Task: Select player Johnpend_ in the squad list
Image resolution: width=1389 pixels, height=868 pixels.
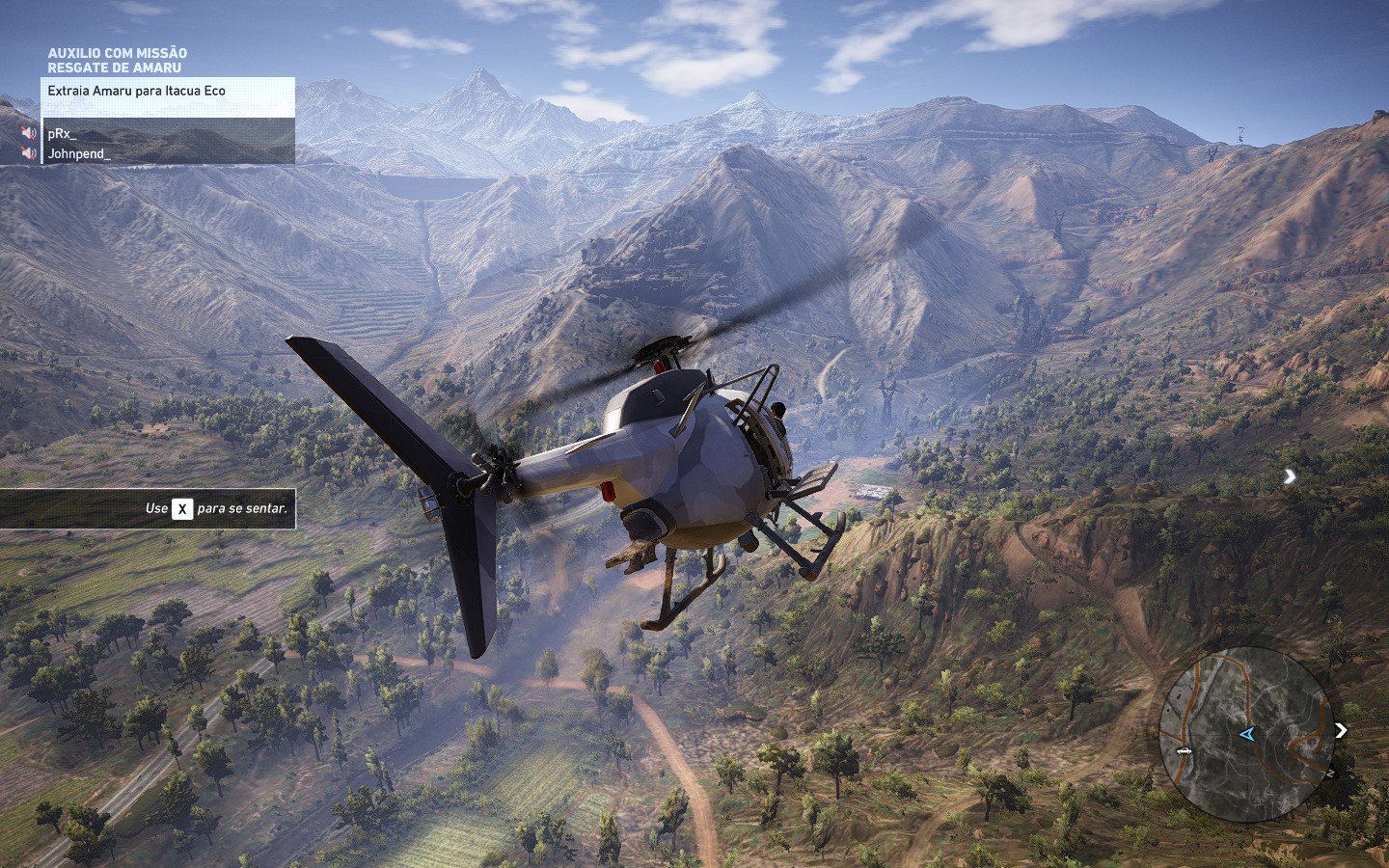Action: pyautogui.click(x=79, y=153)
